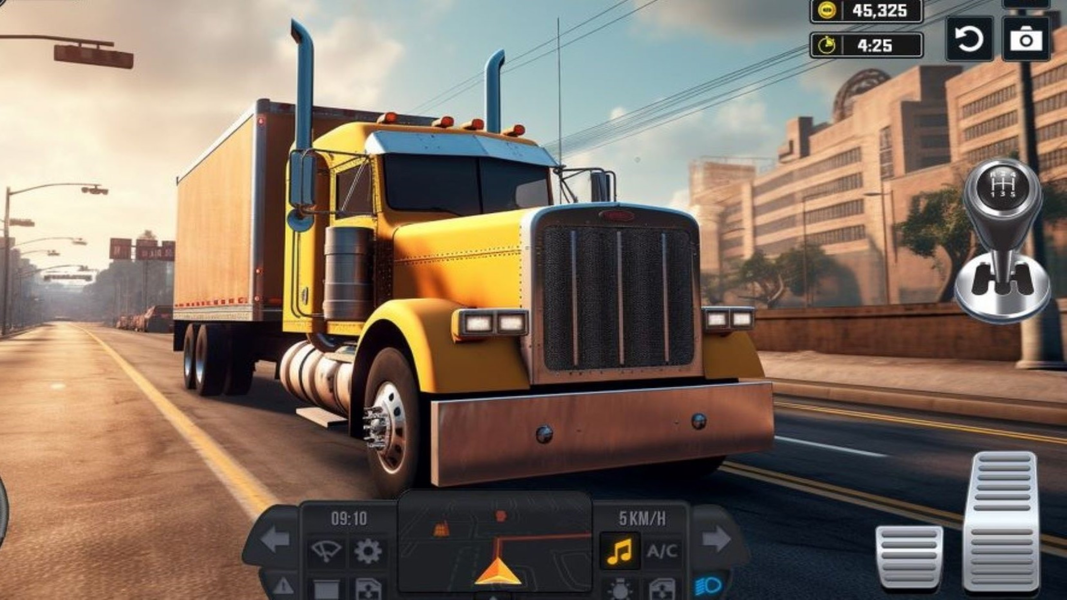Open settings via the dashboard gear icon

click(368, 550)
